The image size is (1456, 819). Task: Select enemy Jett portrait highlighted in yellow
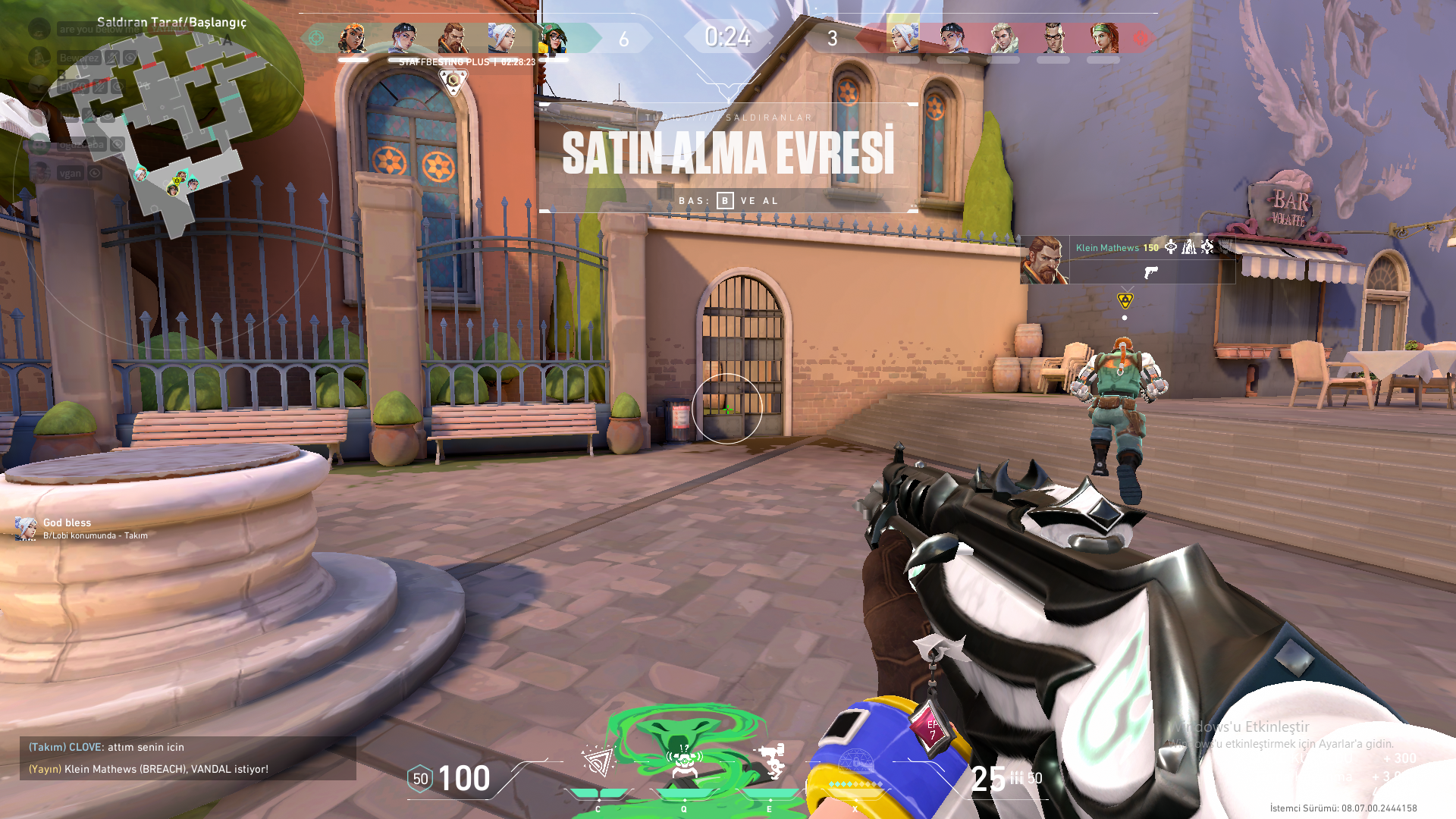[902, 35]
